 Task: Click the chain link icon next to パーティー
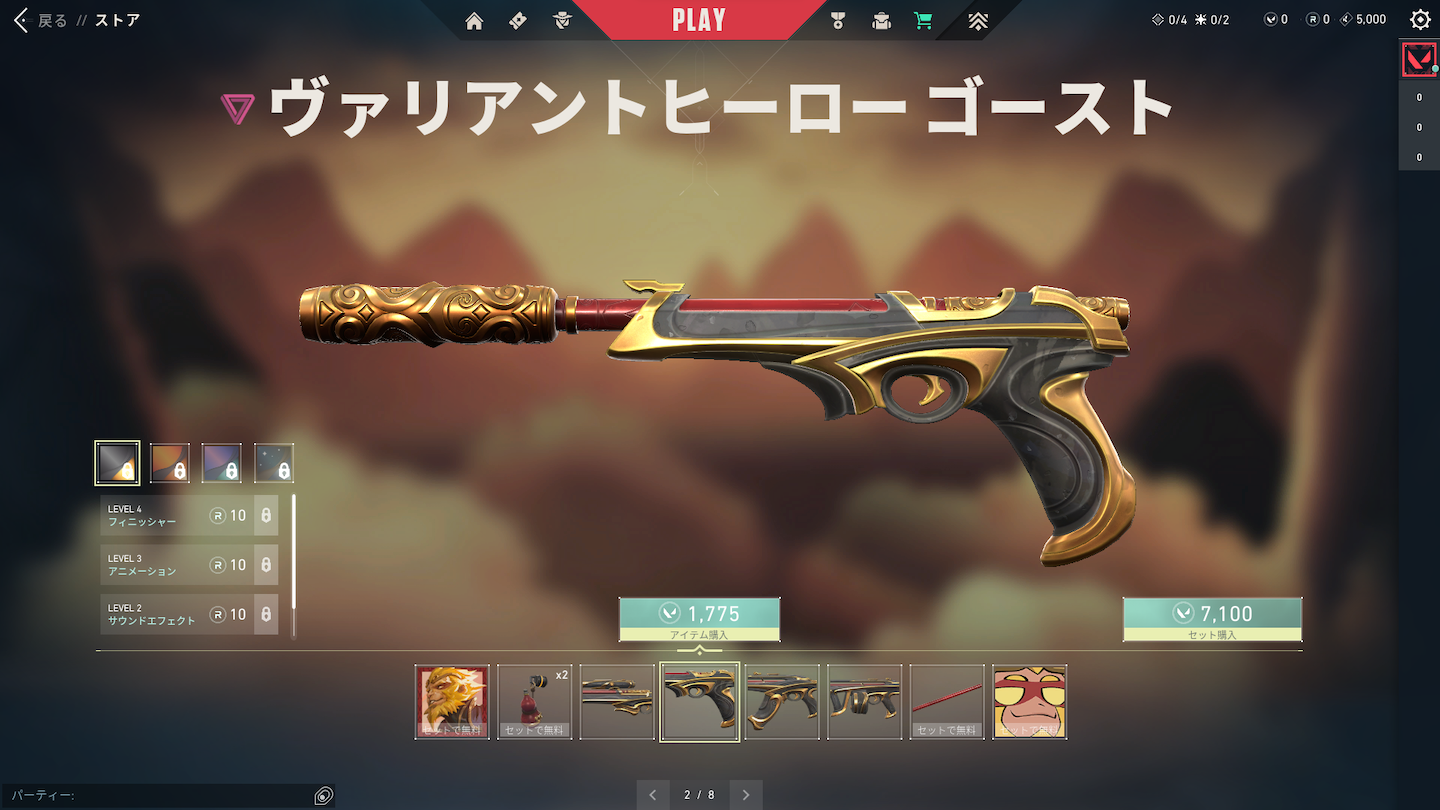(321, 794)
